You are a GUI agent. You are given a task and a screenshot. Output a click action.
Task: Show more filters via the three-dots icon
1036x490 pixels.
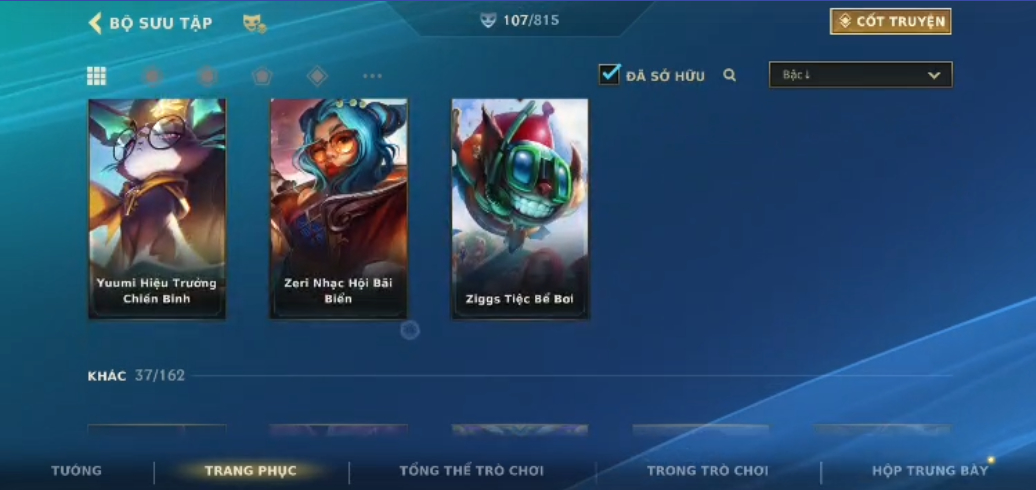tap(372, 76)
